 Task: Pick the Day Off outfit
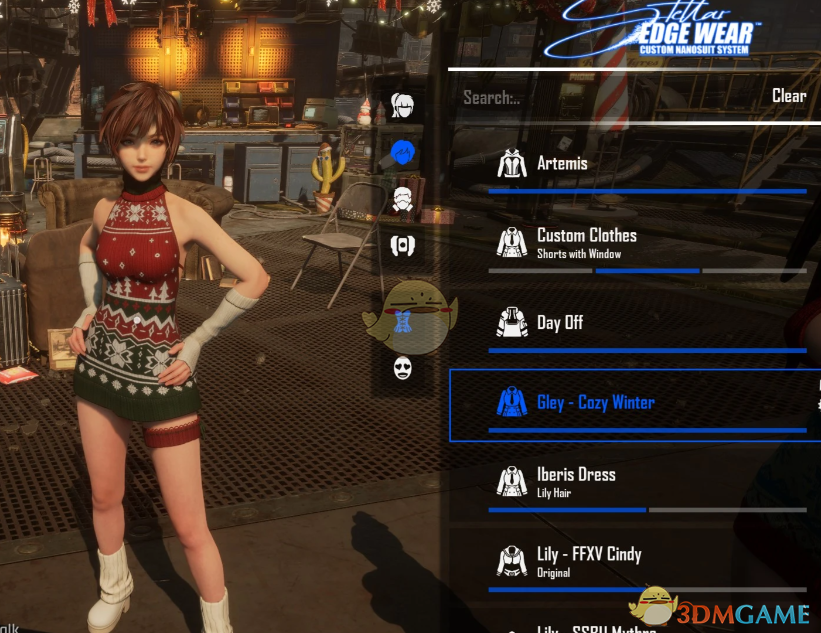[x=560, y=322]
